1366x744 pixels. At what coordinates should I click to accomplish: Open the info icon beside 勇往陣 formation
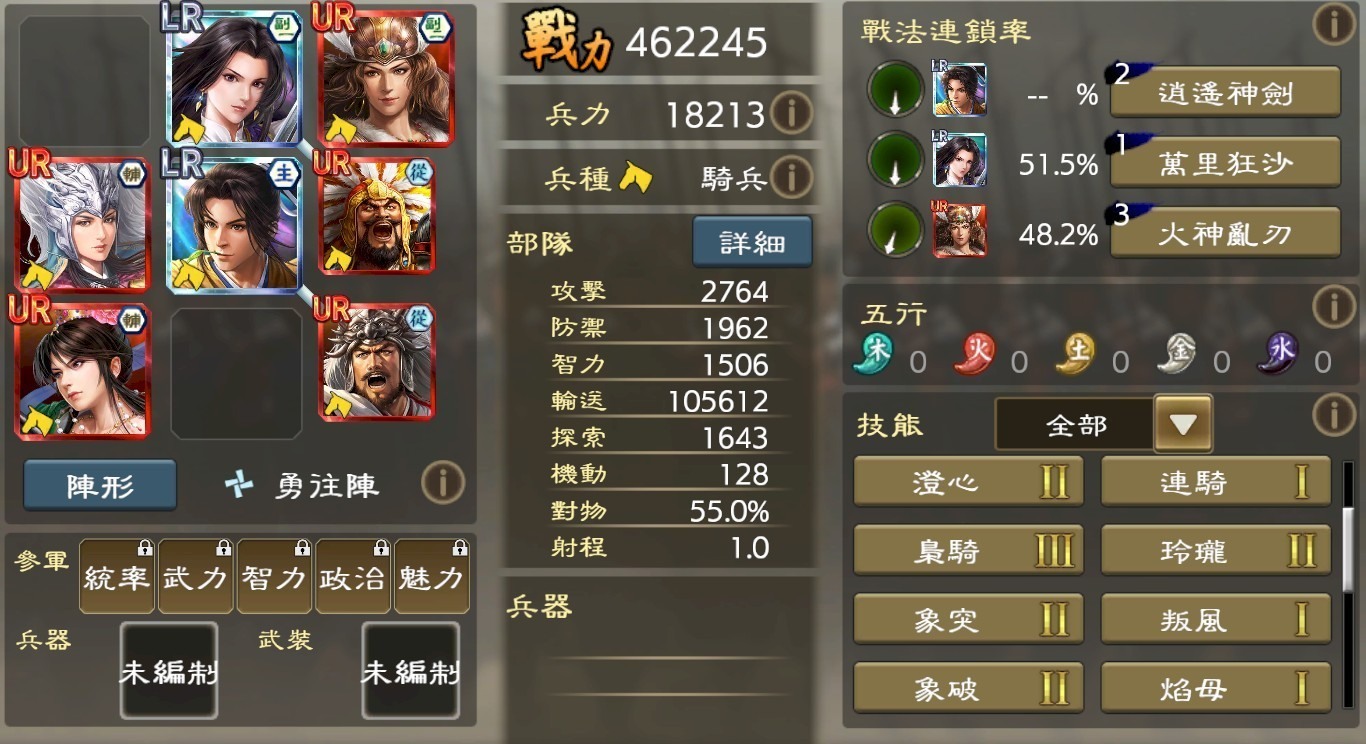(x=440, y=483)
